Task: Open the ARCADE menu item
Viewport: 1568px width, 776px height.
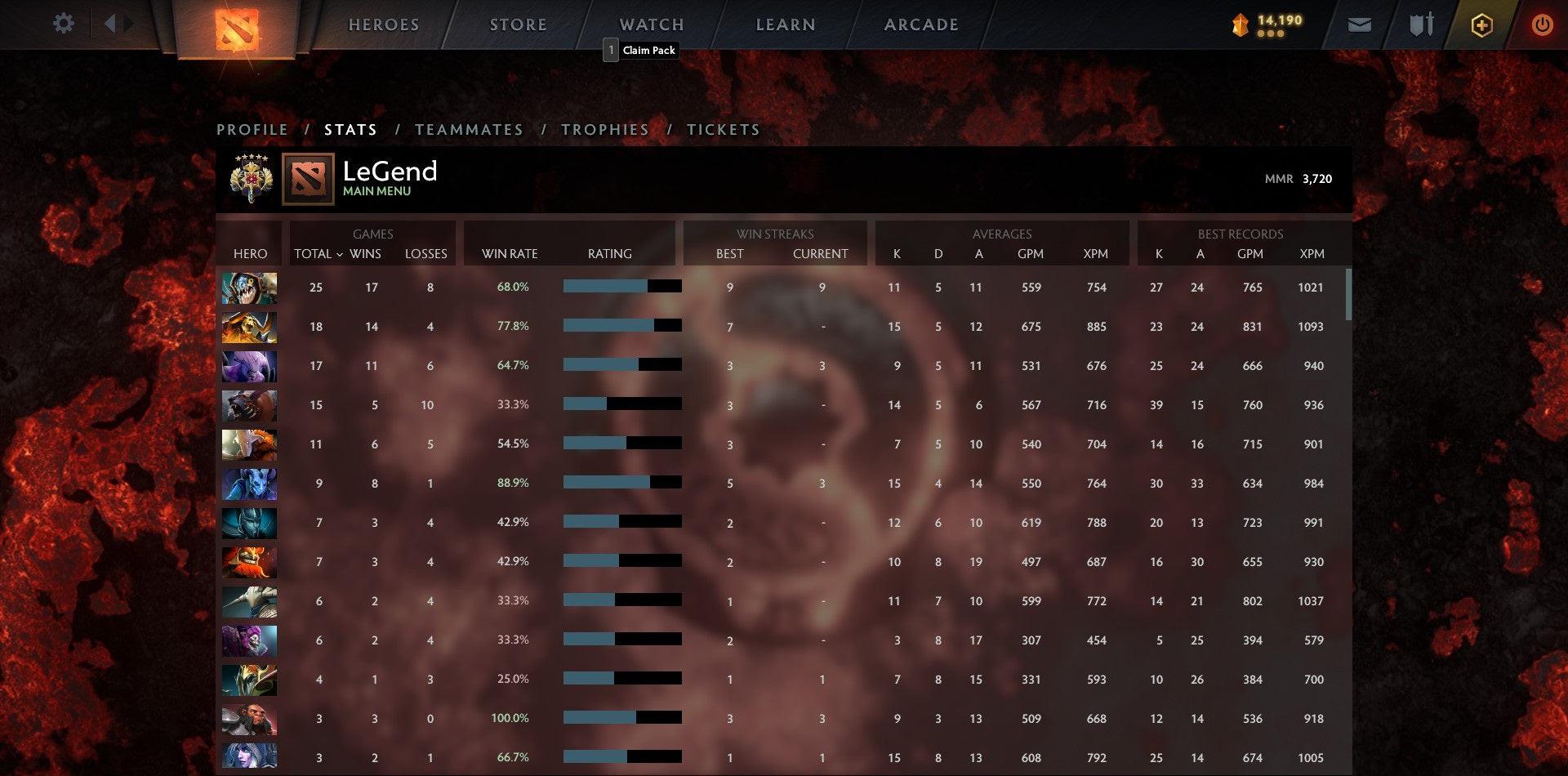Action: [x=920, y=25]
